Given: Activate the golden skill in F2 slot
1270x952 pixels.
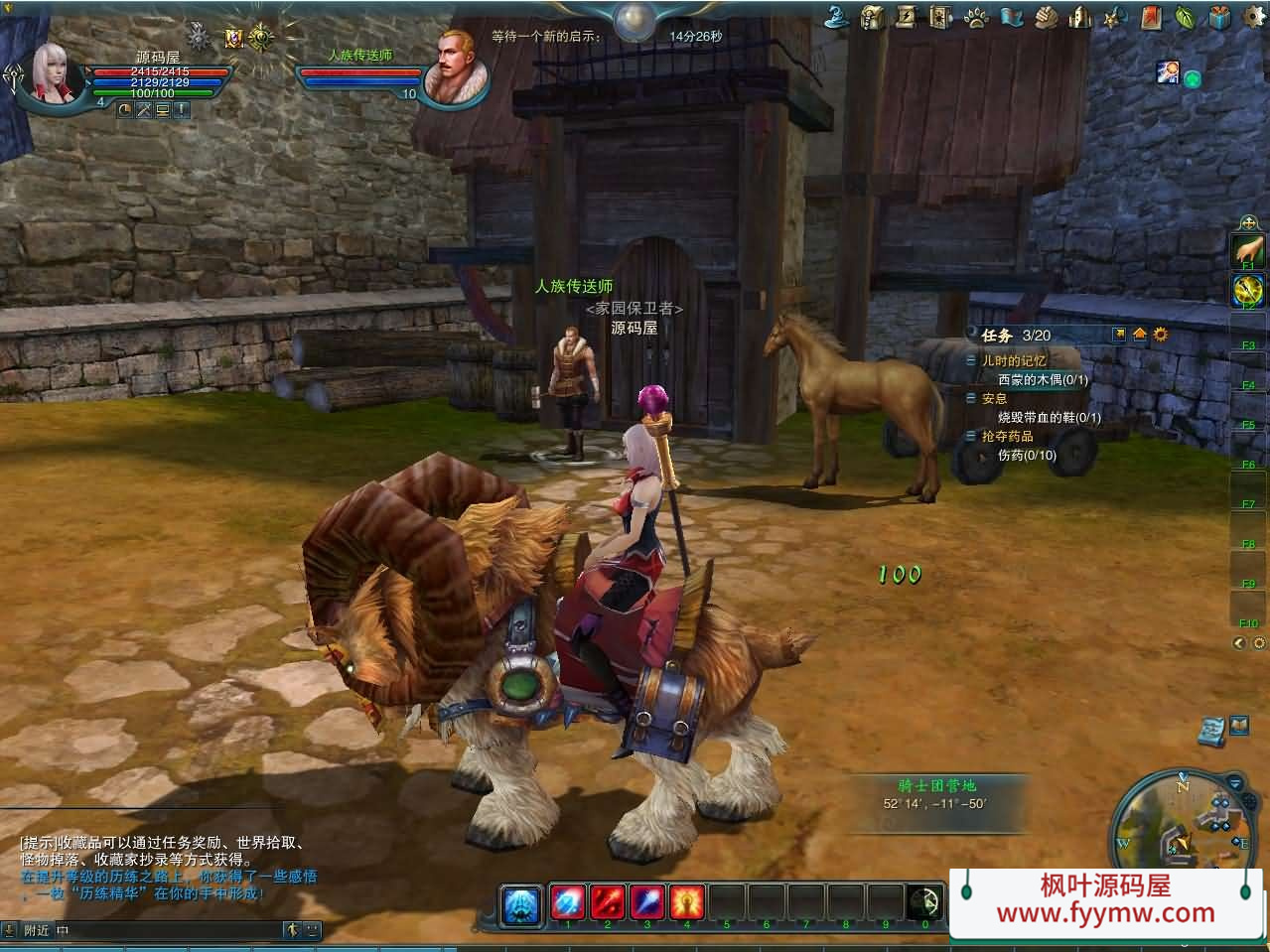Looking at the screenshot, I should coord(1247,290).
